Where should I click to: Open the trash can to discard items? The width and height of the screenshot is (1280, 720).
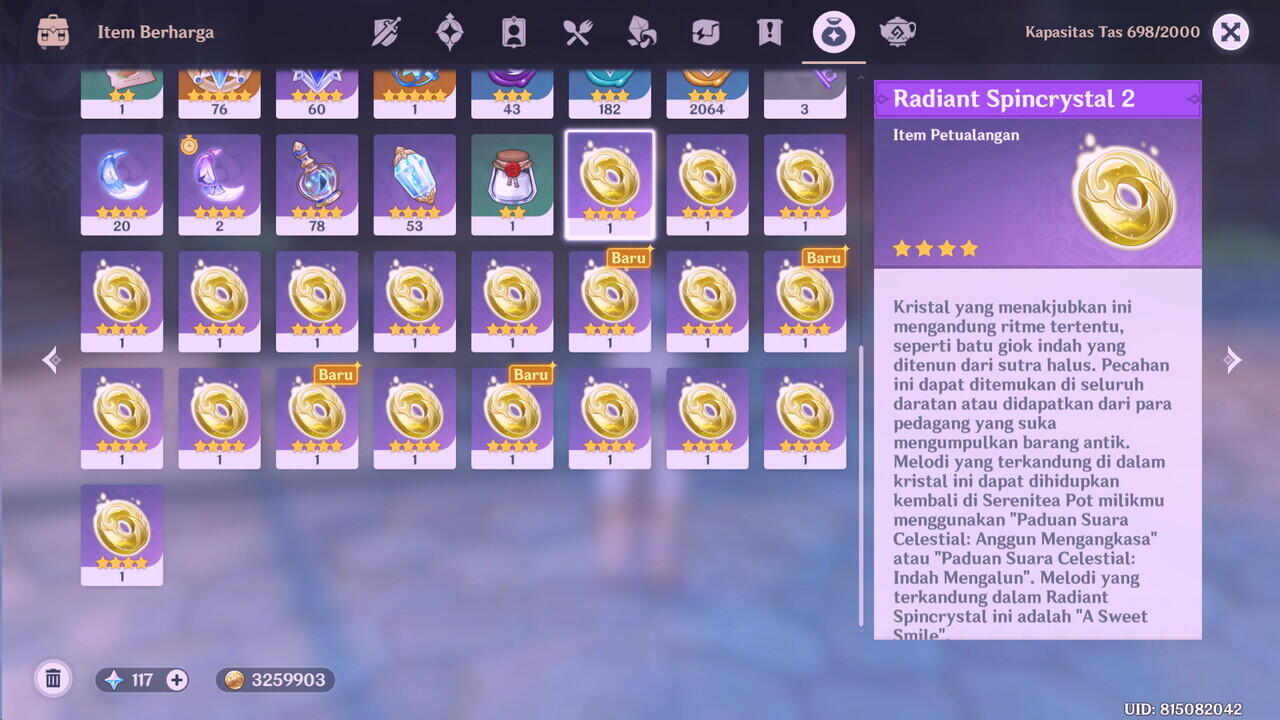pos(53,680)
